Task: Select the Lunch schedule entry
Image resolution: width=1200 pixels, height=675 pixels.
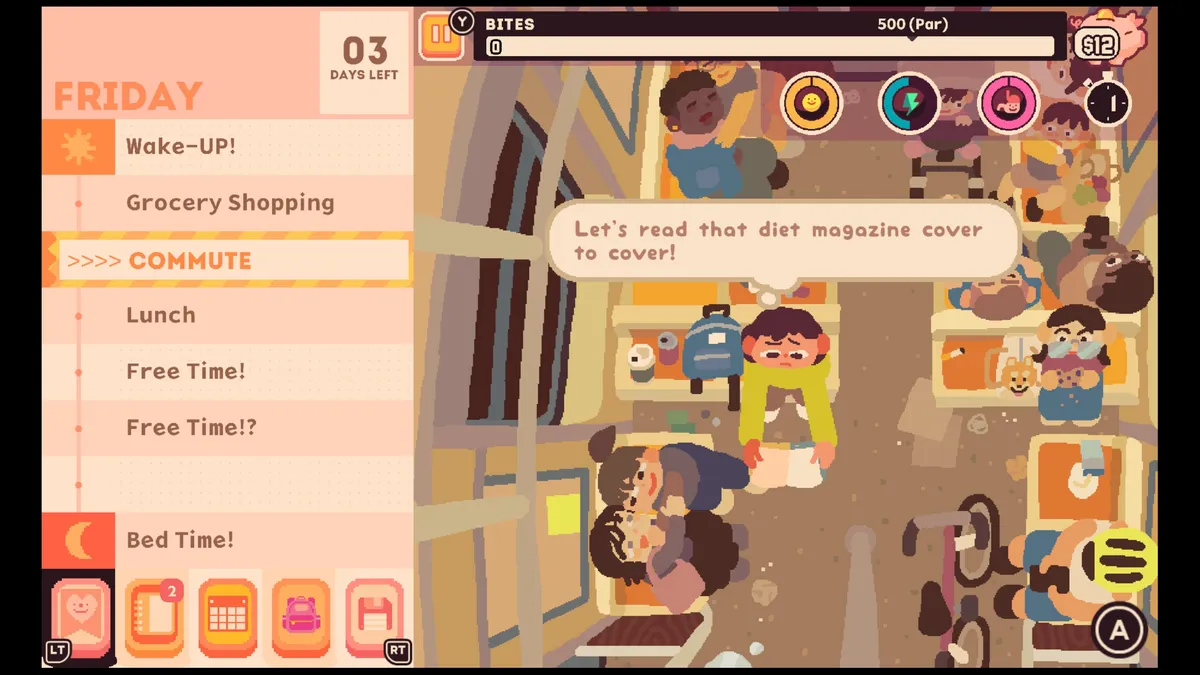Action: coord(161,315)
